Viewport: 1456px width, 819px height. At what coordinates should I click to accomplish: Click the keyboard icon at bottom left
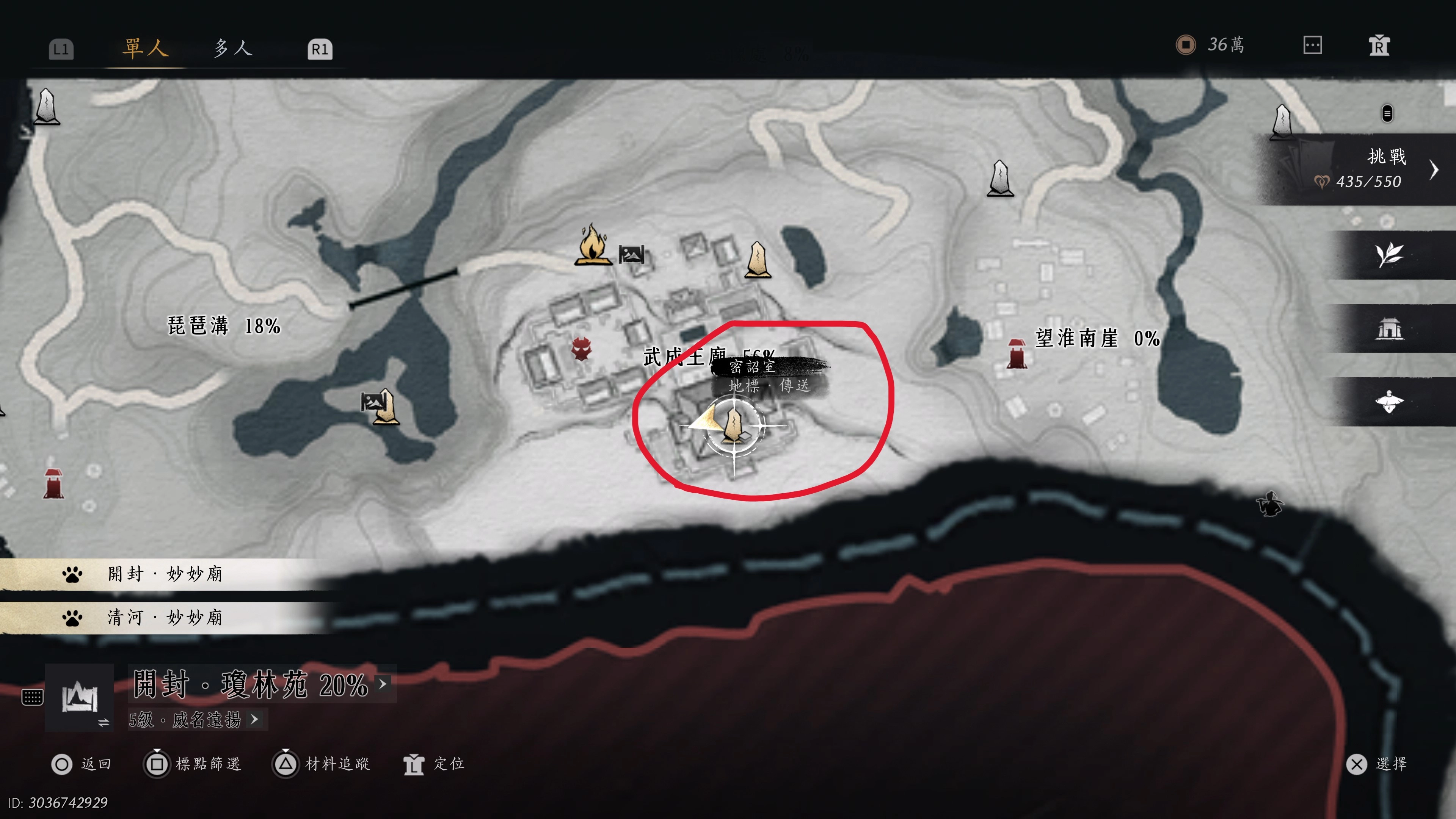tap(32, 698)
